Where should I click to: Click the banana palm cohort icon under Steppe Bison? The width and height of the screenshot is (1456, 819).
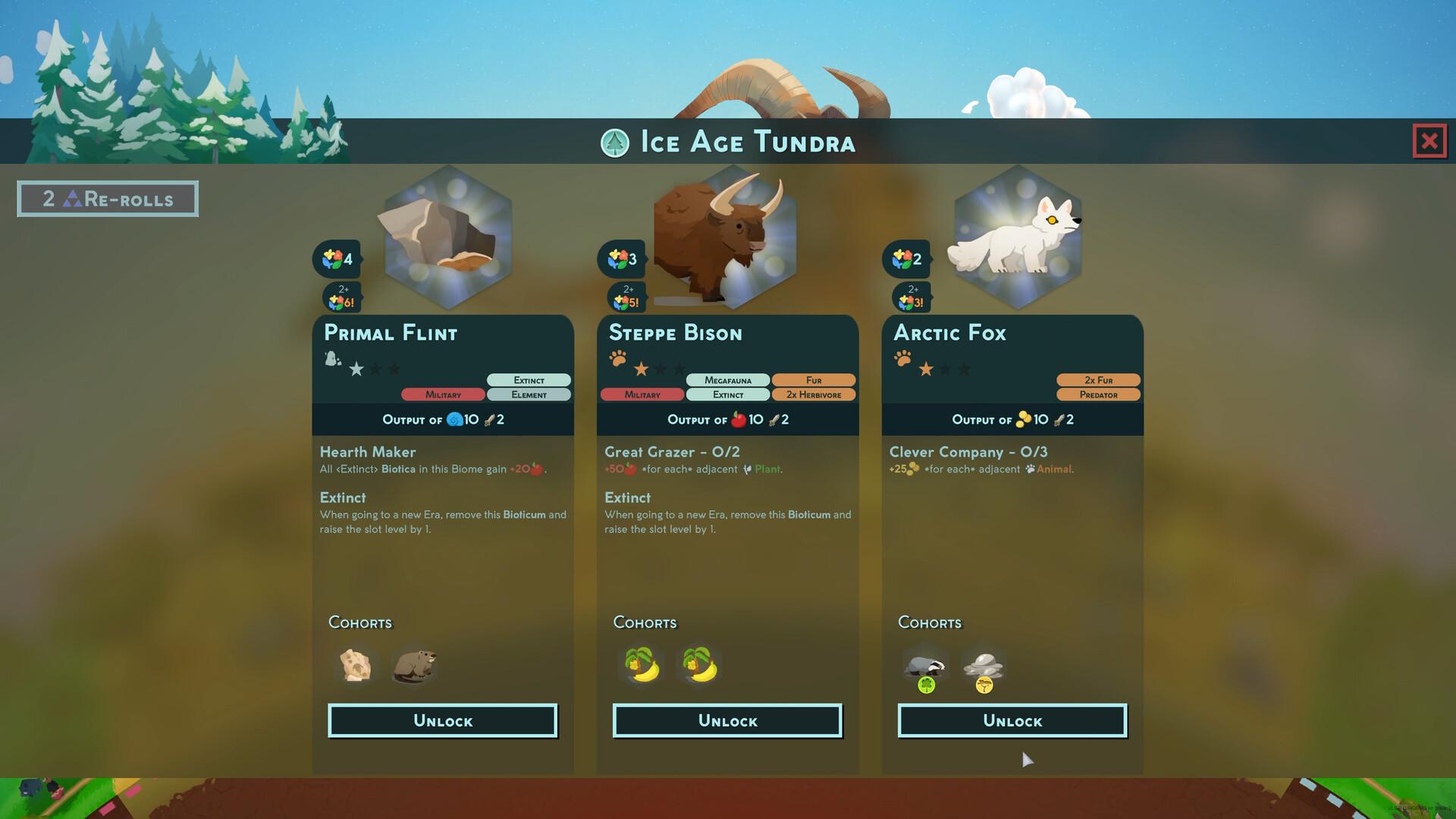[639, 665]
